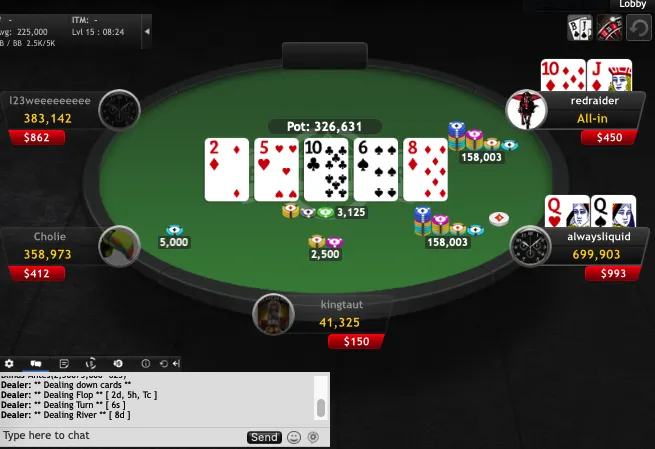Return to the Lobby

click(633, 5)
